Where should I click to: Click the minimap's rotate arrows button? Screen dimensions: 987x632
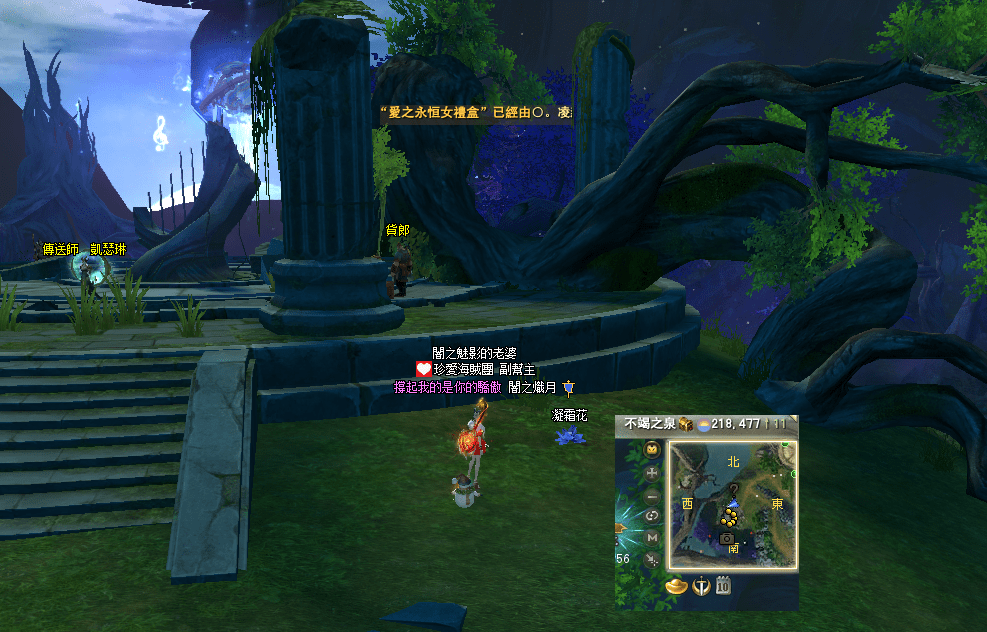click(653, 516)
